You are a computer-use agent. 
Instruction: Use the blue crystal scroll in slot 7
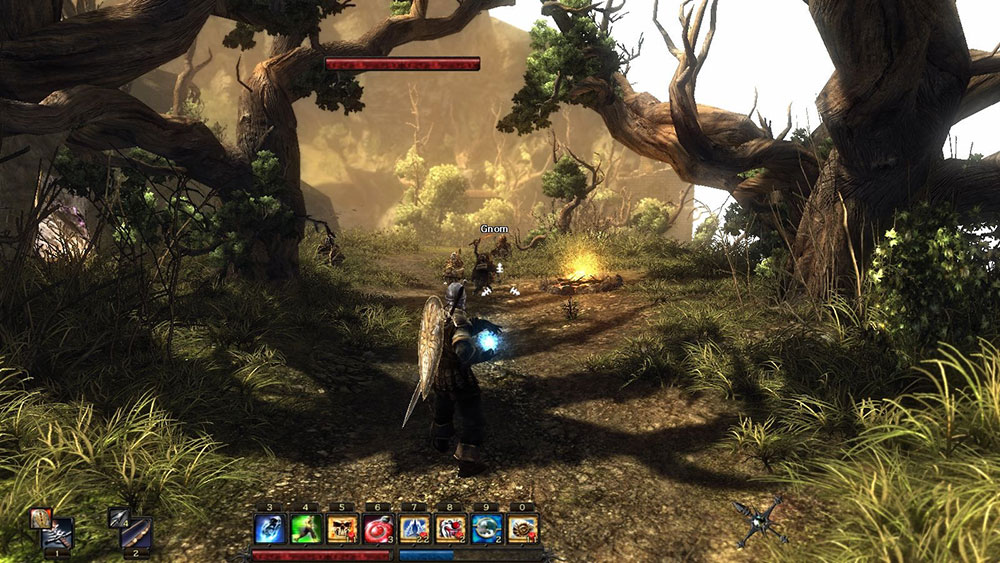[x=414, y=528]
